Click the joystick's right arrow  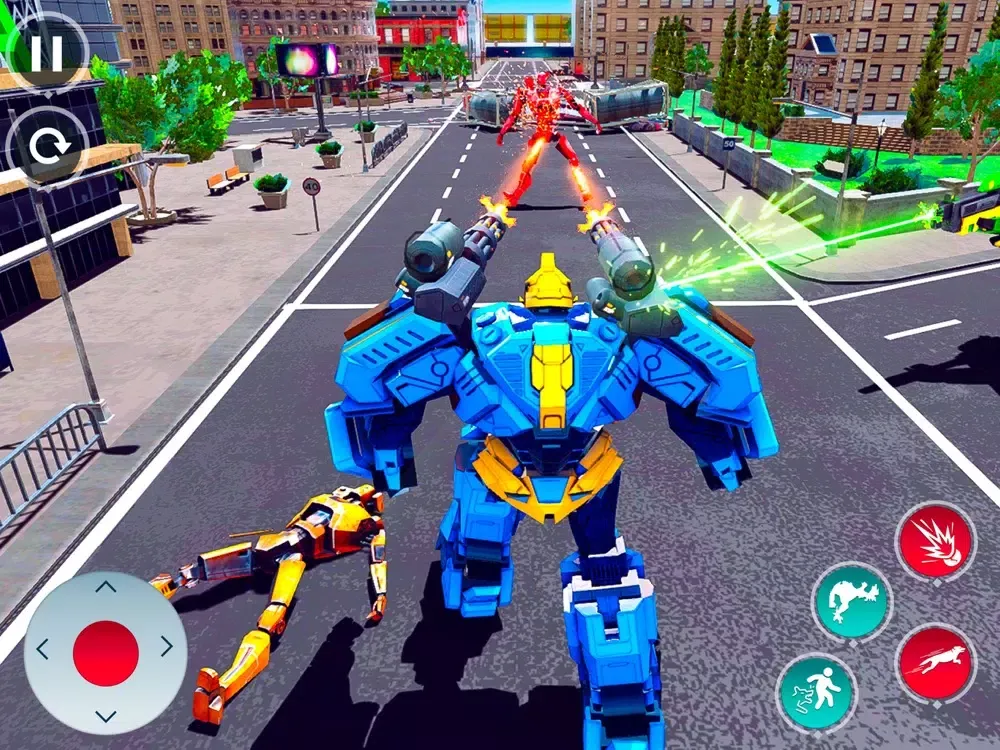coord(169,650)
